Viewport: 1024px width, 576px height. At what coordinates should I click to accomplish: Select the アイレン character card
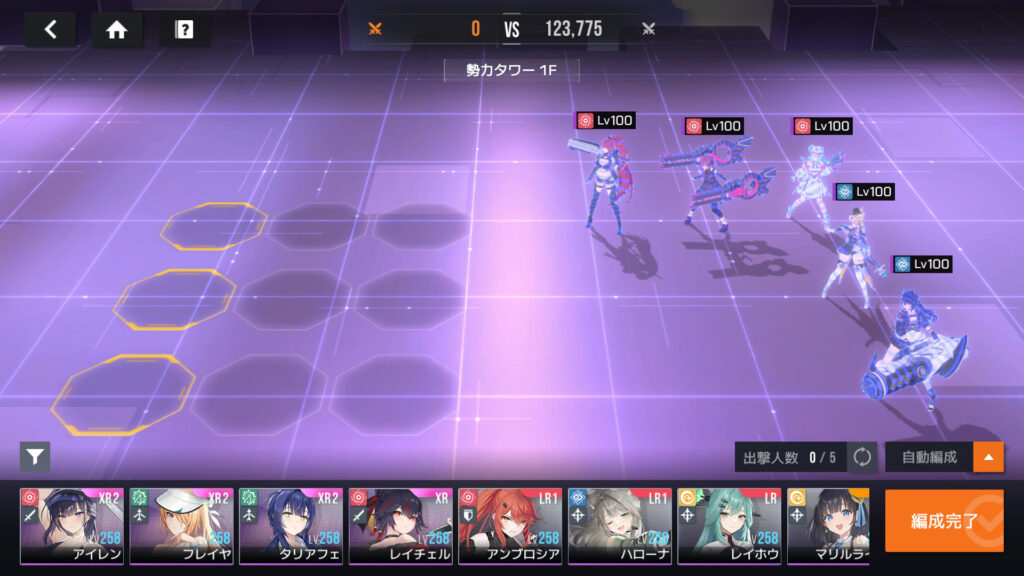(x=72, y=526)
